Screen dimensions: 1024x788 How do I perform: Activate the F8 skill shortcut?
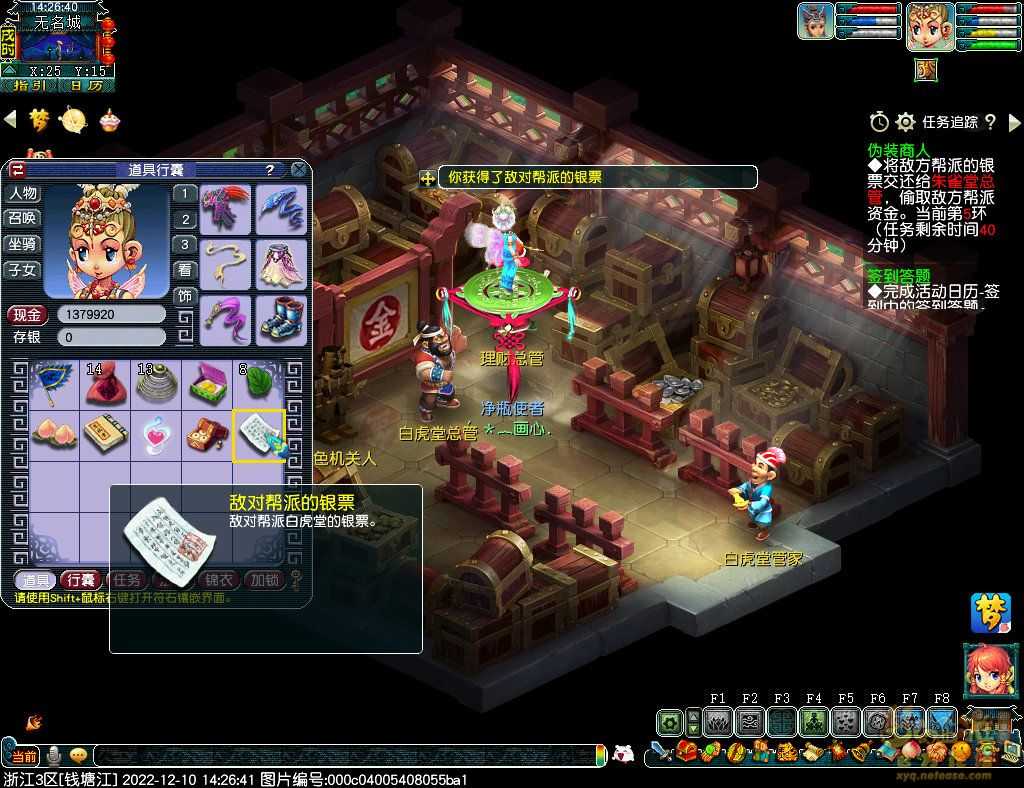tap(941, 721)
